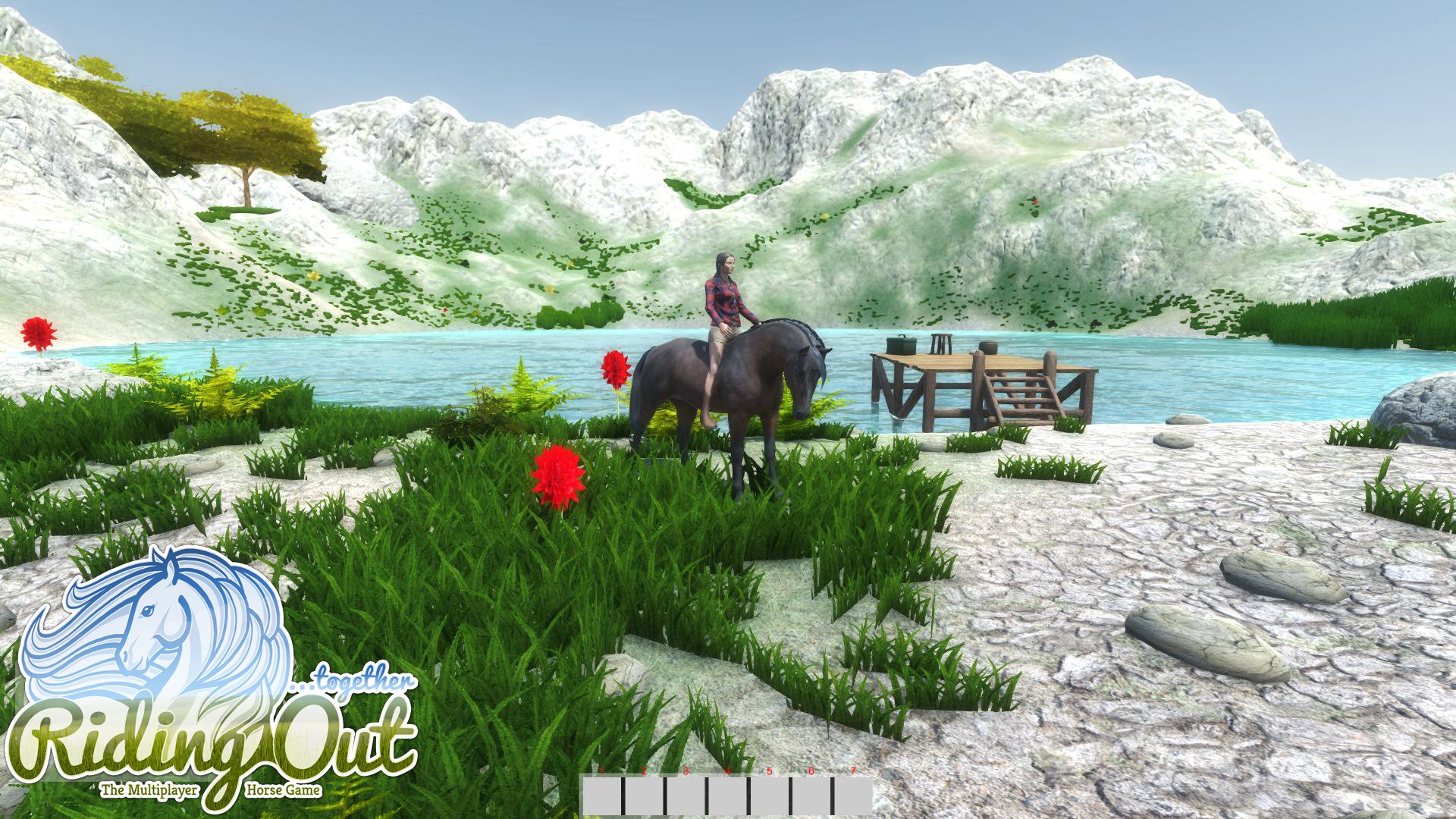Image resolution: width=1456 pixels, height=819 pixels.
Task: Activate the middle hotbar slot
Action: click(726, 798)
